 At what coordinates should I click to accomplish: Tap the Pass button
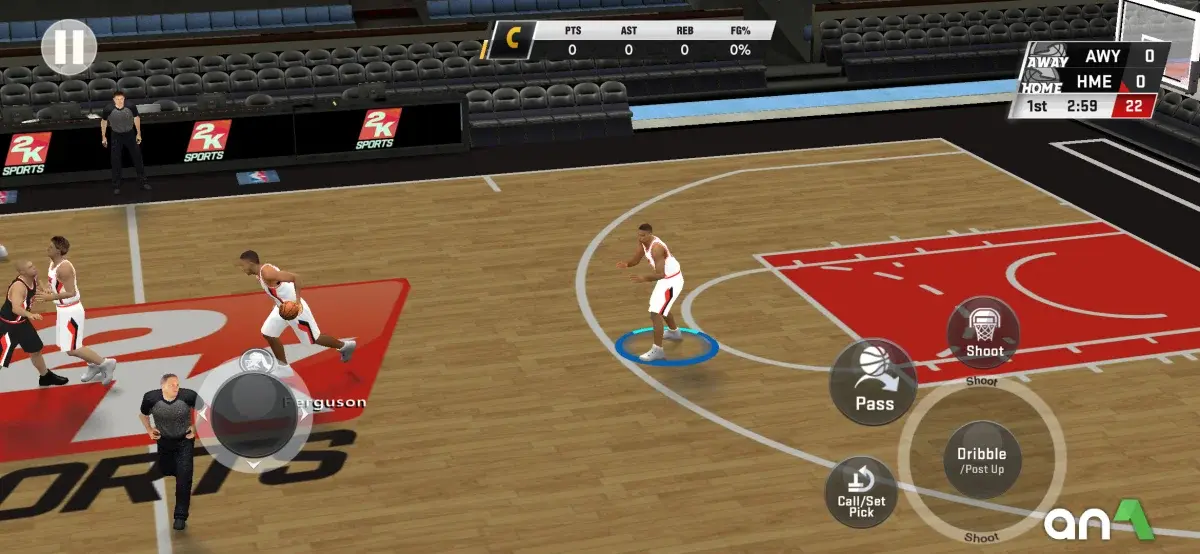[x=873, y=382]
